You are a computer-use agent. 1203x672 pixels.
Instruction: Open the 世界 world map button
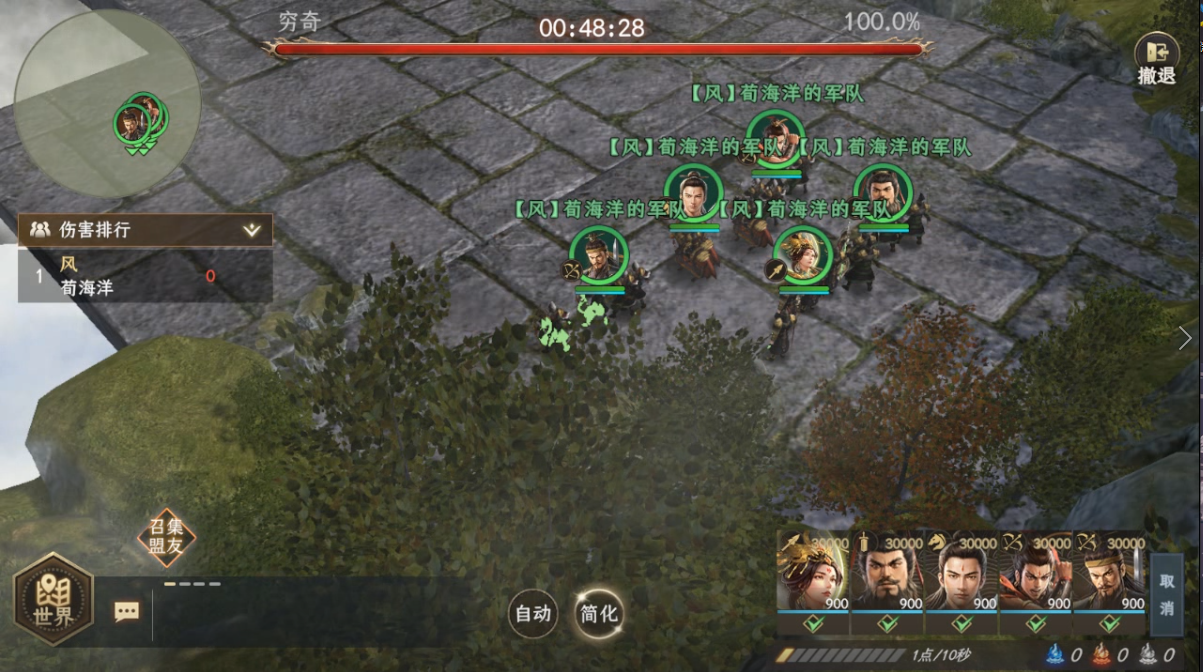coord(53,605)
